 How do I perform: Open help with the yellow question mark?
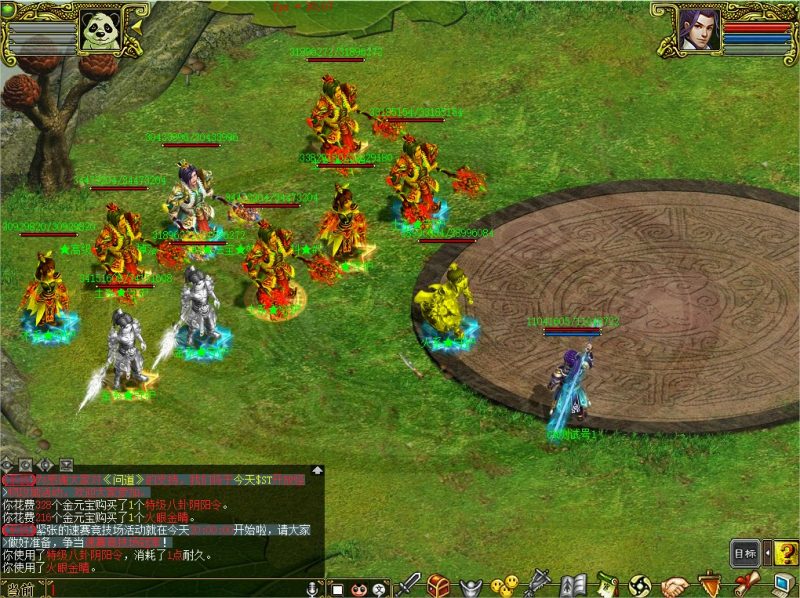pyautogui.click(x=786, y=552)
